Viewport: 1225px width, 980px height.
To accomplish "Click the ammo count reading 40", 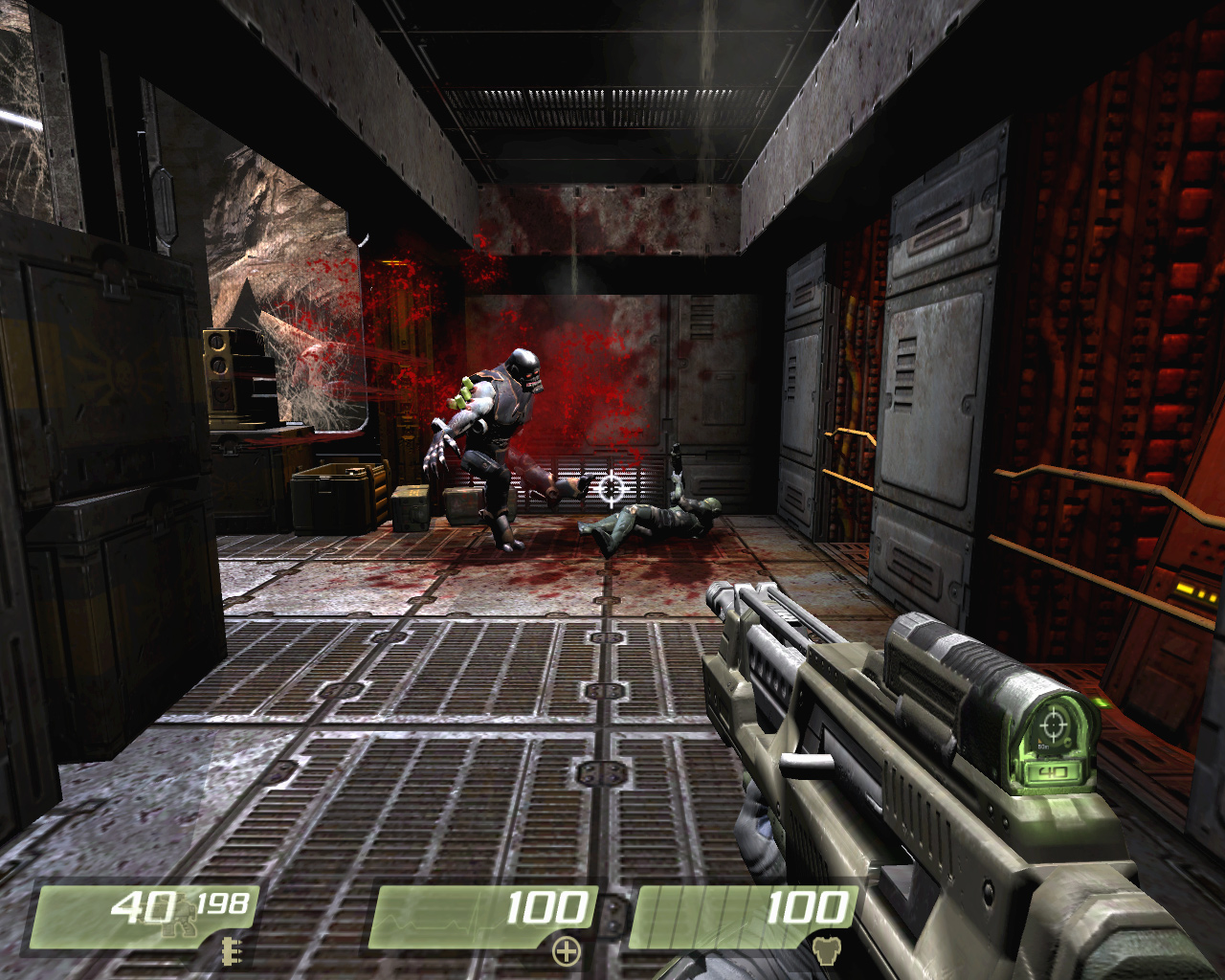I will (142, 905).
